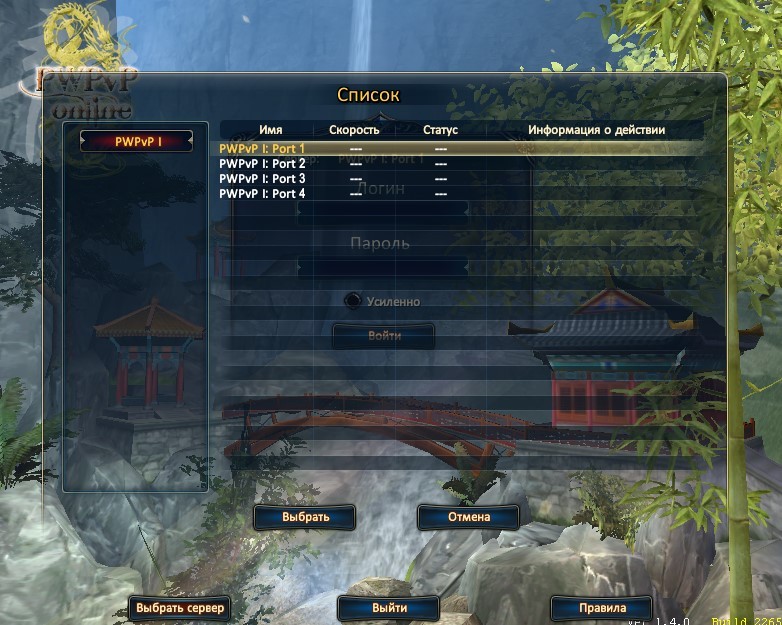Exit the game via Выйти
782x625 pixels.
[x=389, y=607]
